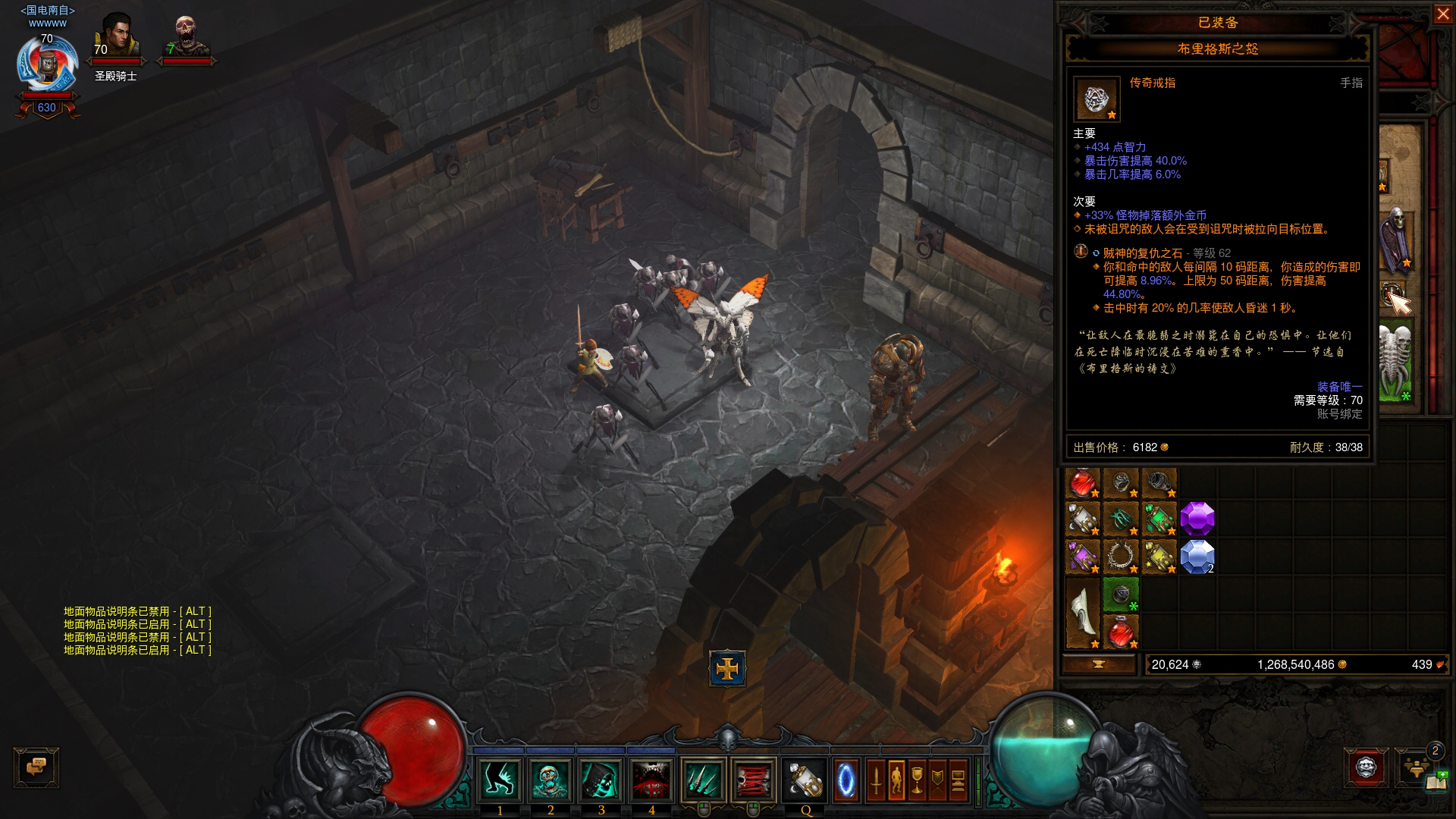Activate the glowing leg skill in slot 1
The width and height of the screenshot is (1456, 819).
tap(500, 780)
